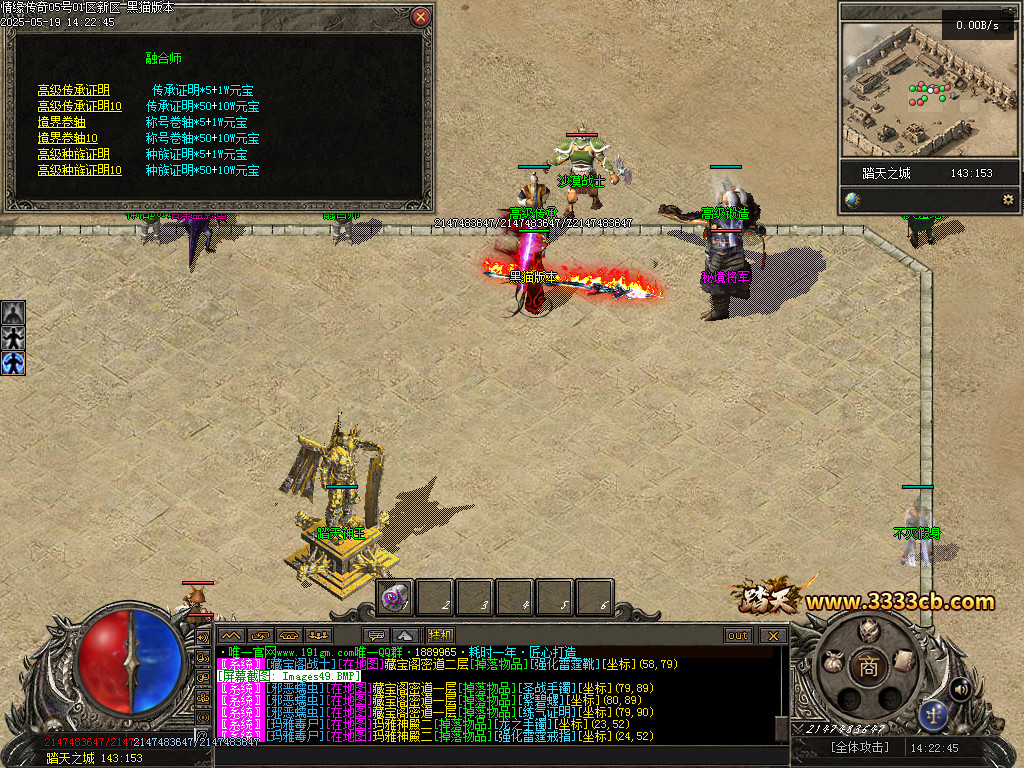Toggle the sound speaker button
1024x768 pixels.
click(x=960, y=688)
